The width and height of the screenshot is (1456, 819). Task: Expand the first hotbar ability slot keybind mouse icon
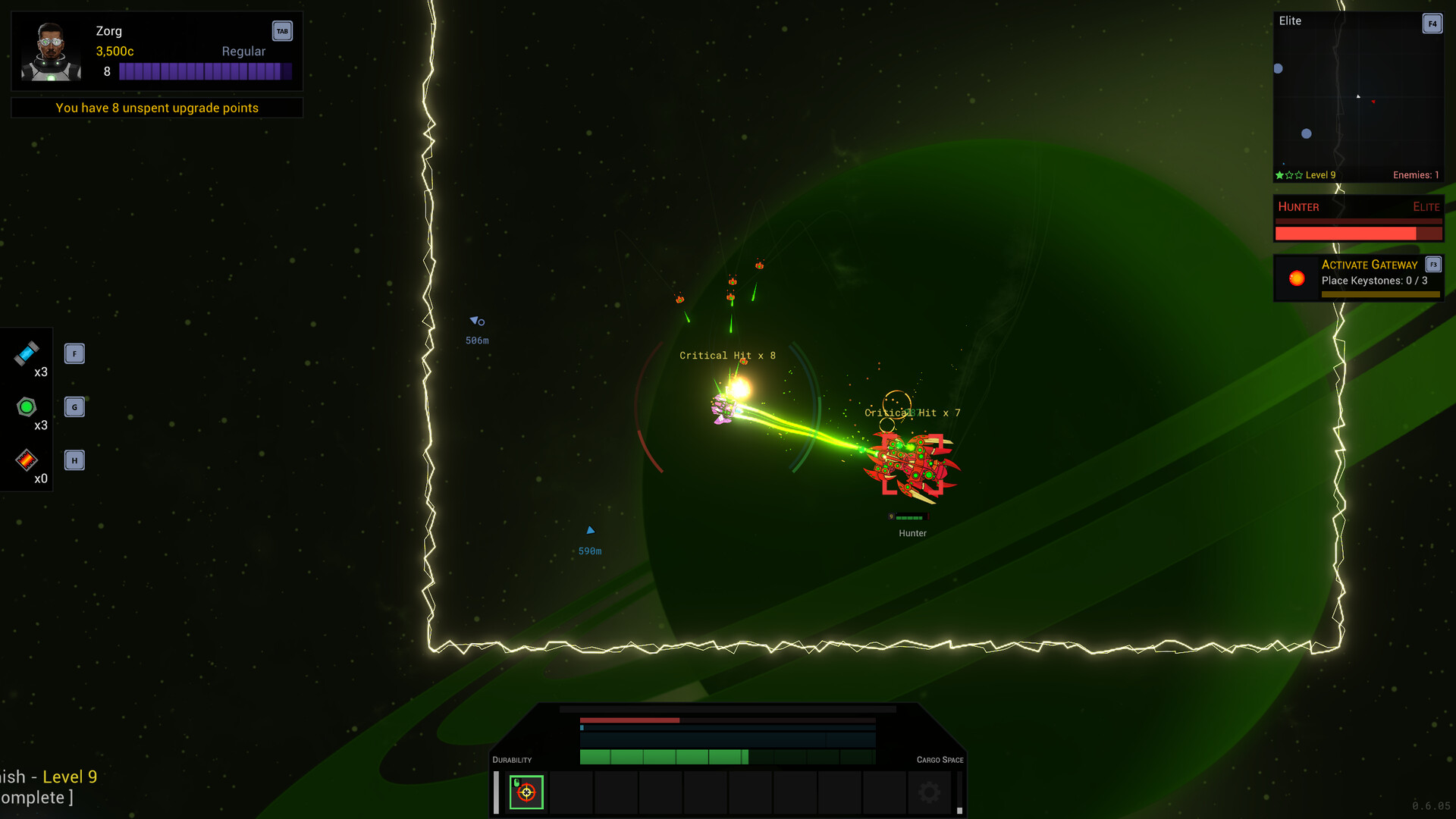tap(516, 782)
